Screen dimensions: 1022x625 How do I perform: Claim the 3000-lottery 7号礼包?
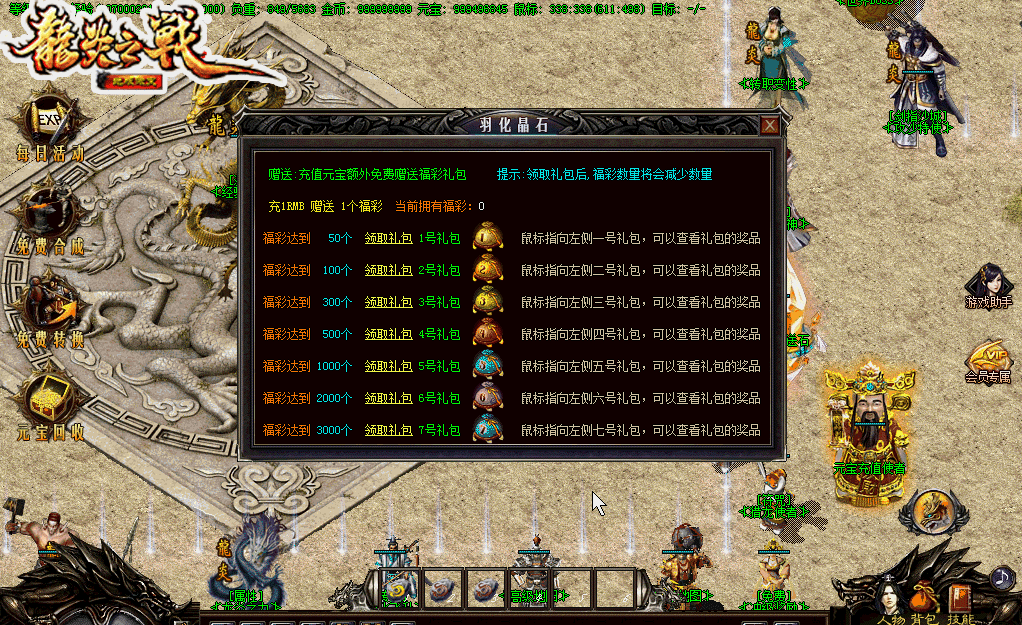click(x=388, y=430)
